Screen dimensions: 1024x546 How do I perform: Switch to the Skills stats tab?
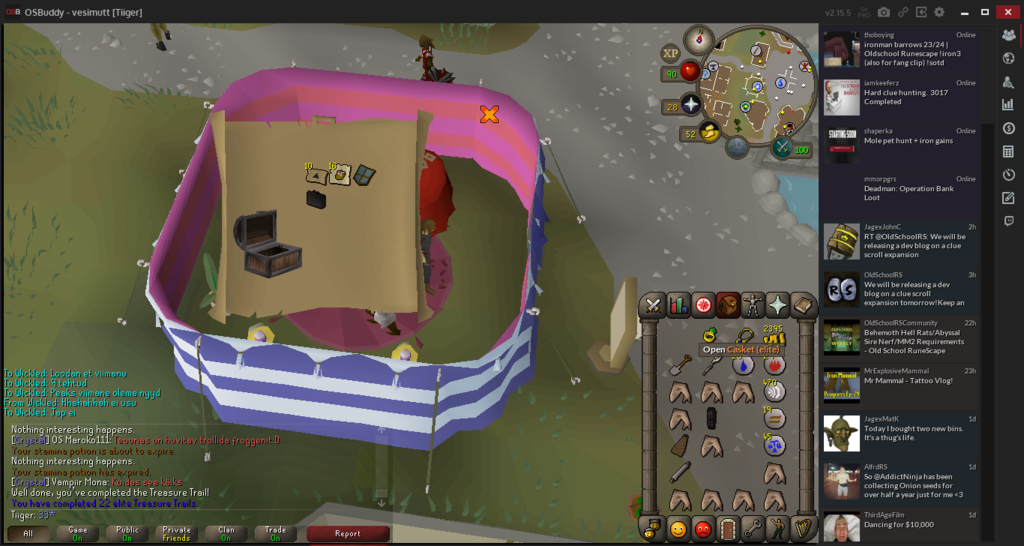pos(678,305)
